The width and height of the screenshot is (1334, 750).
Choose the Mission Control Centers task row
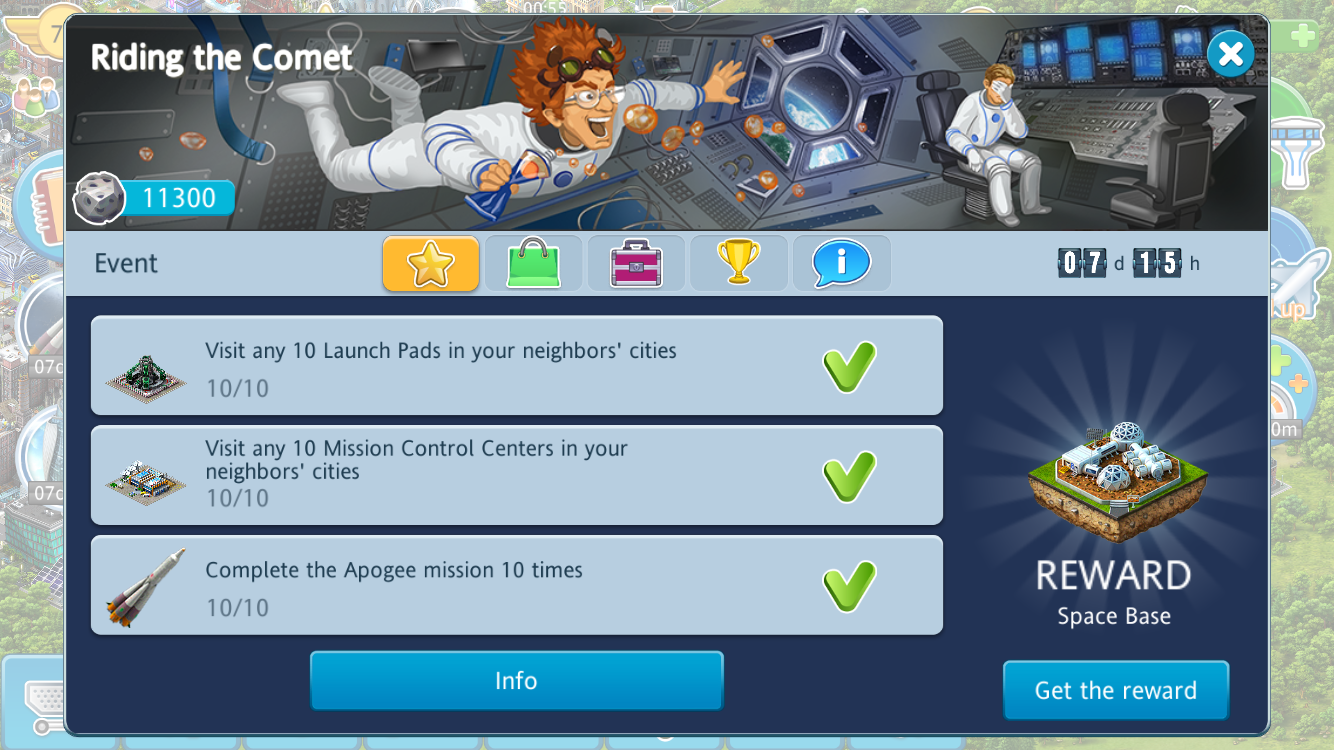516,475
